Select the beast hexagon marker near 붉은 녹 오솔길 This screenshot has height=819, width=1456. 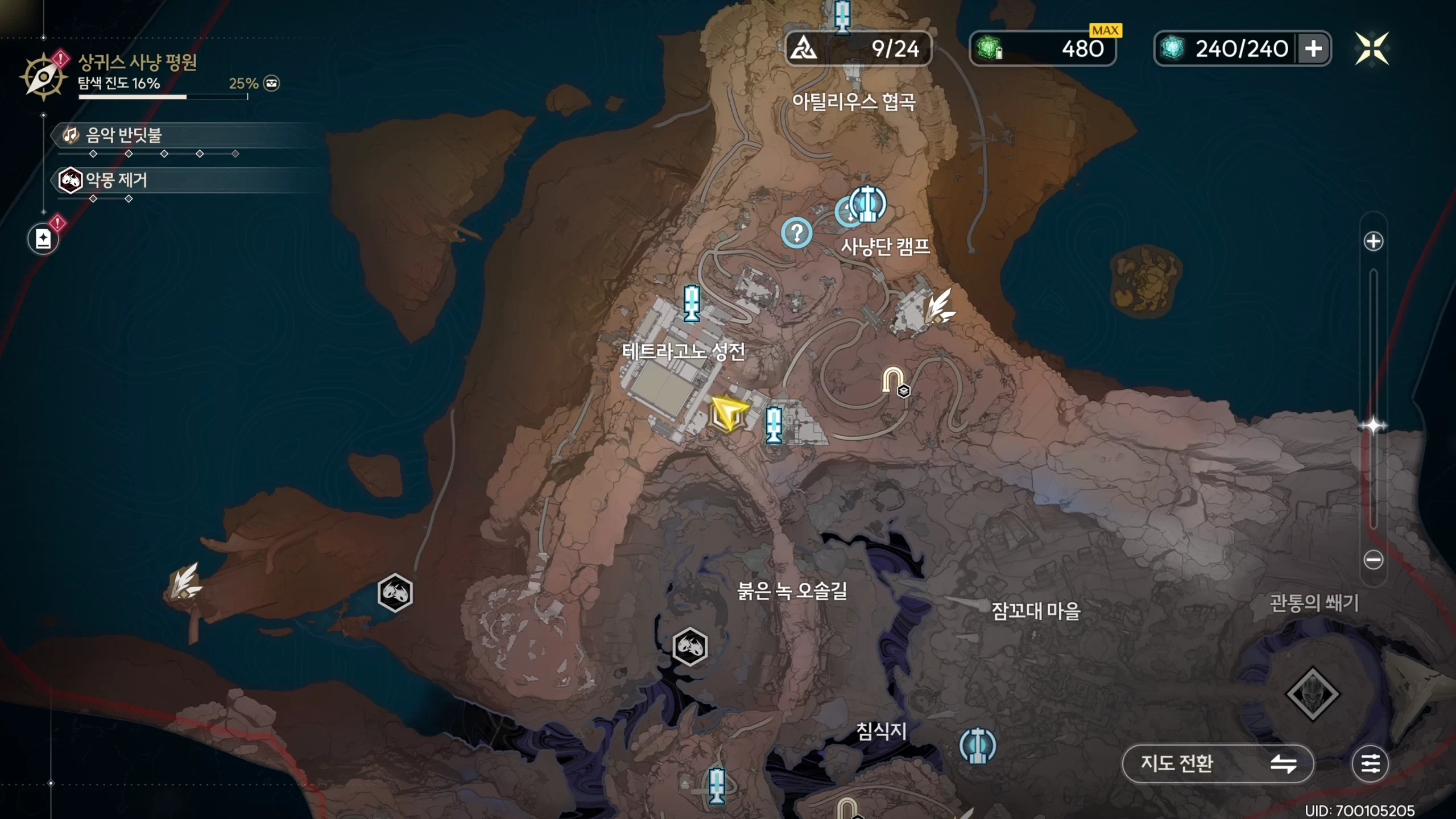[x=689, y=646]
